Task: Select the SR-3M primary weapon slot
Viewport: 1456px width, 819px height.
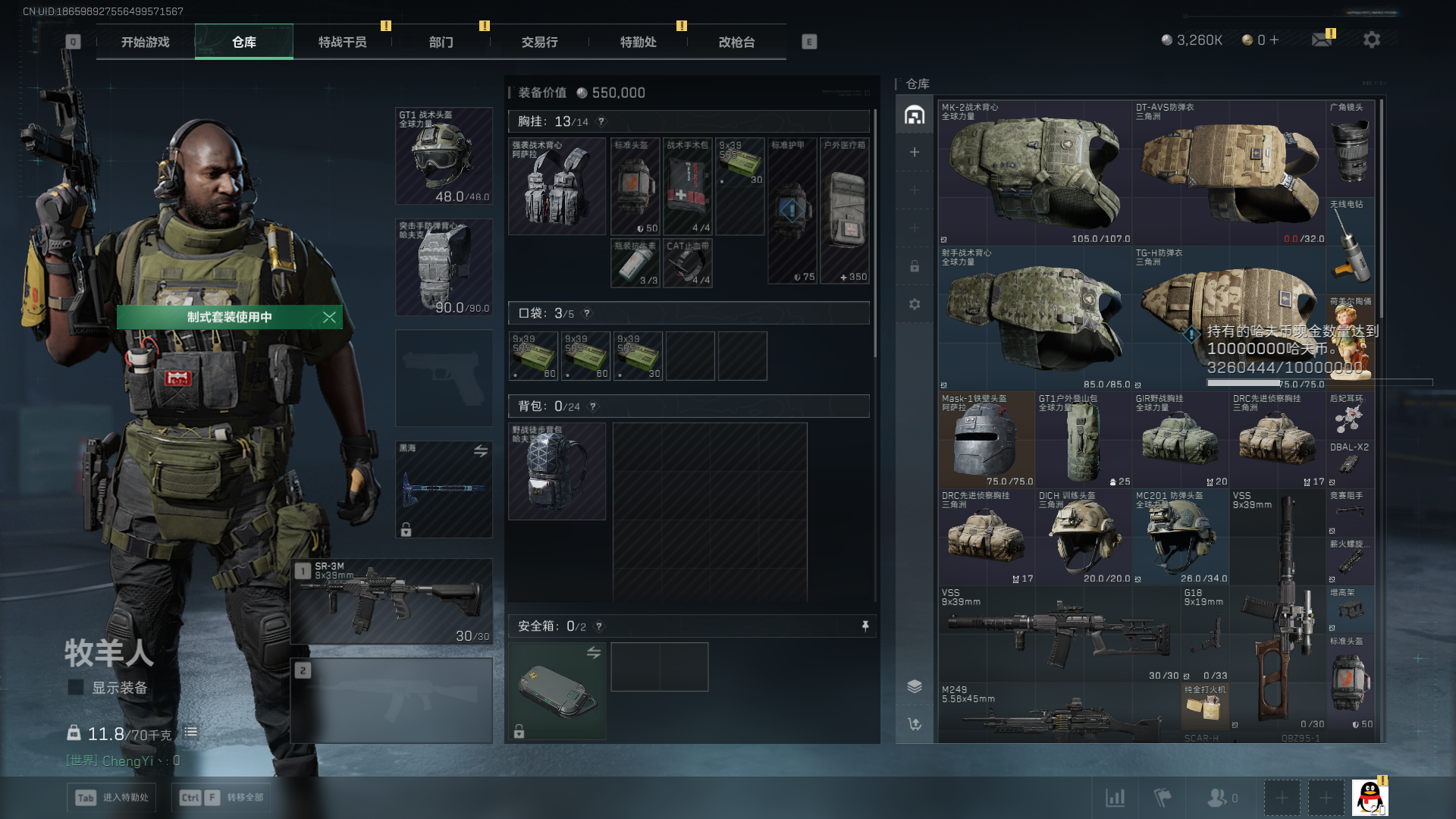Action: [391, 601]
